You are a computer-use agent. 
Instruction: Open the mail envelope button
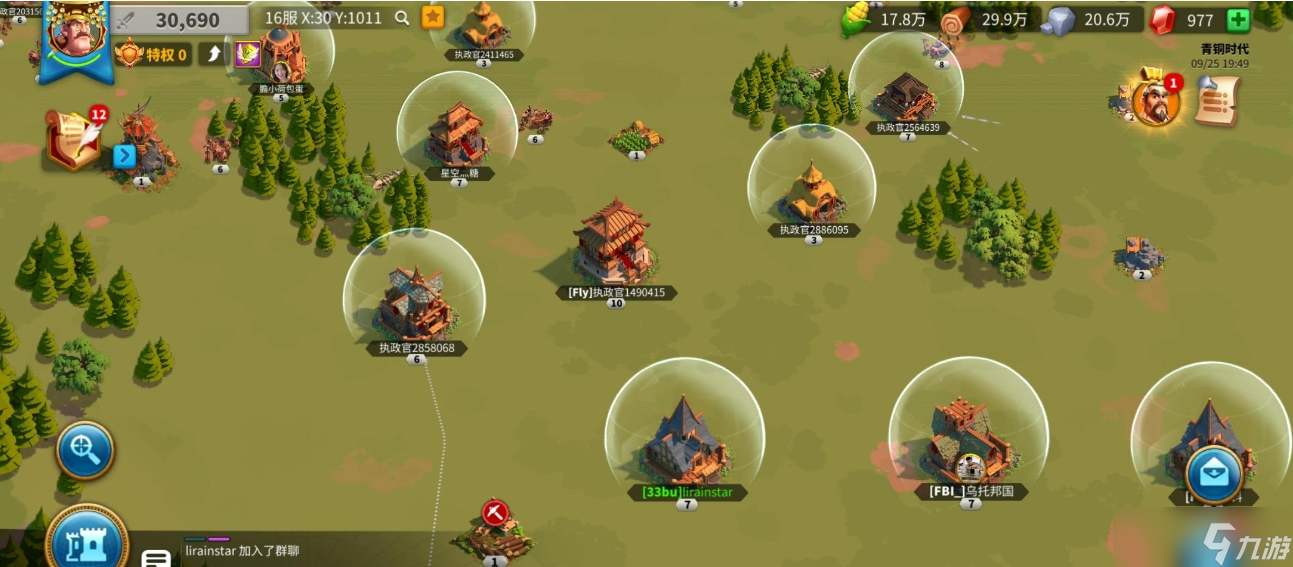pyautogui.click(x=1214, y=473)
